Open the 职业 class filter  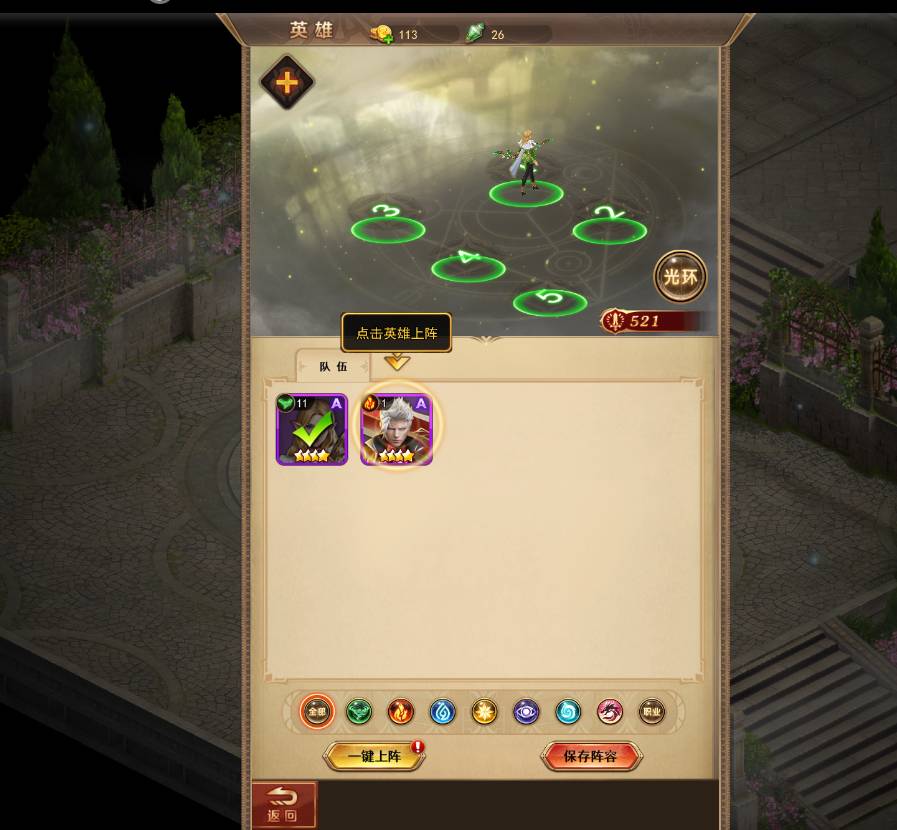652,712
